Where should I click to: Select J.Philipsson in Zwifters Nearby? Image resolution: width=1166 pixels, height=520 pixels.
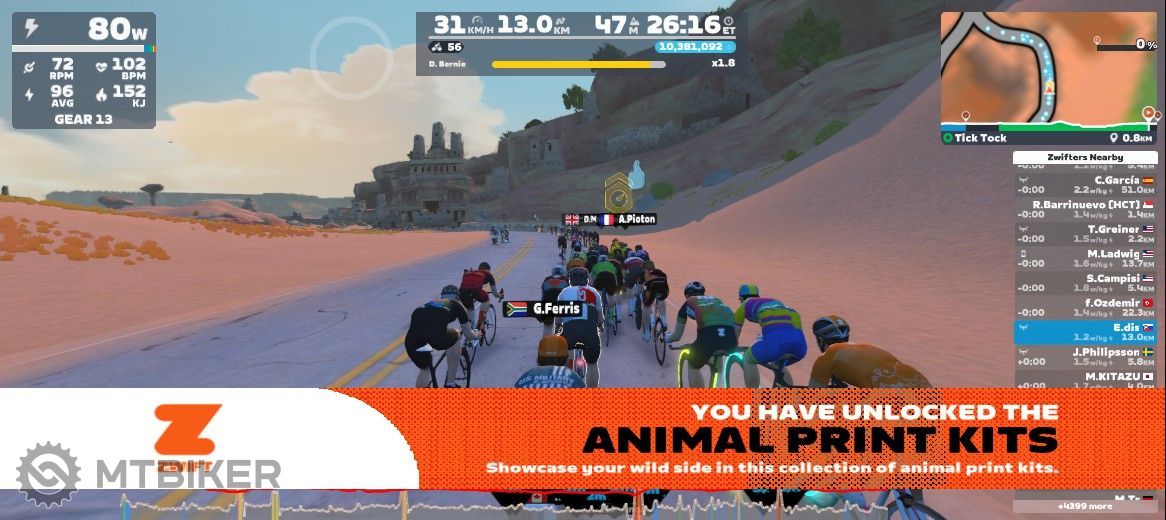[x=1085, y=356]
